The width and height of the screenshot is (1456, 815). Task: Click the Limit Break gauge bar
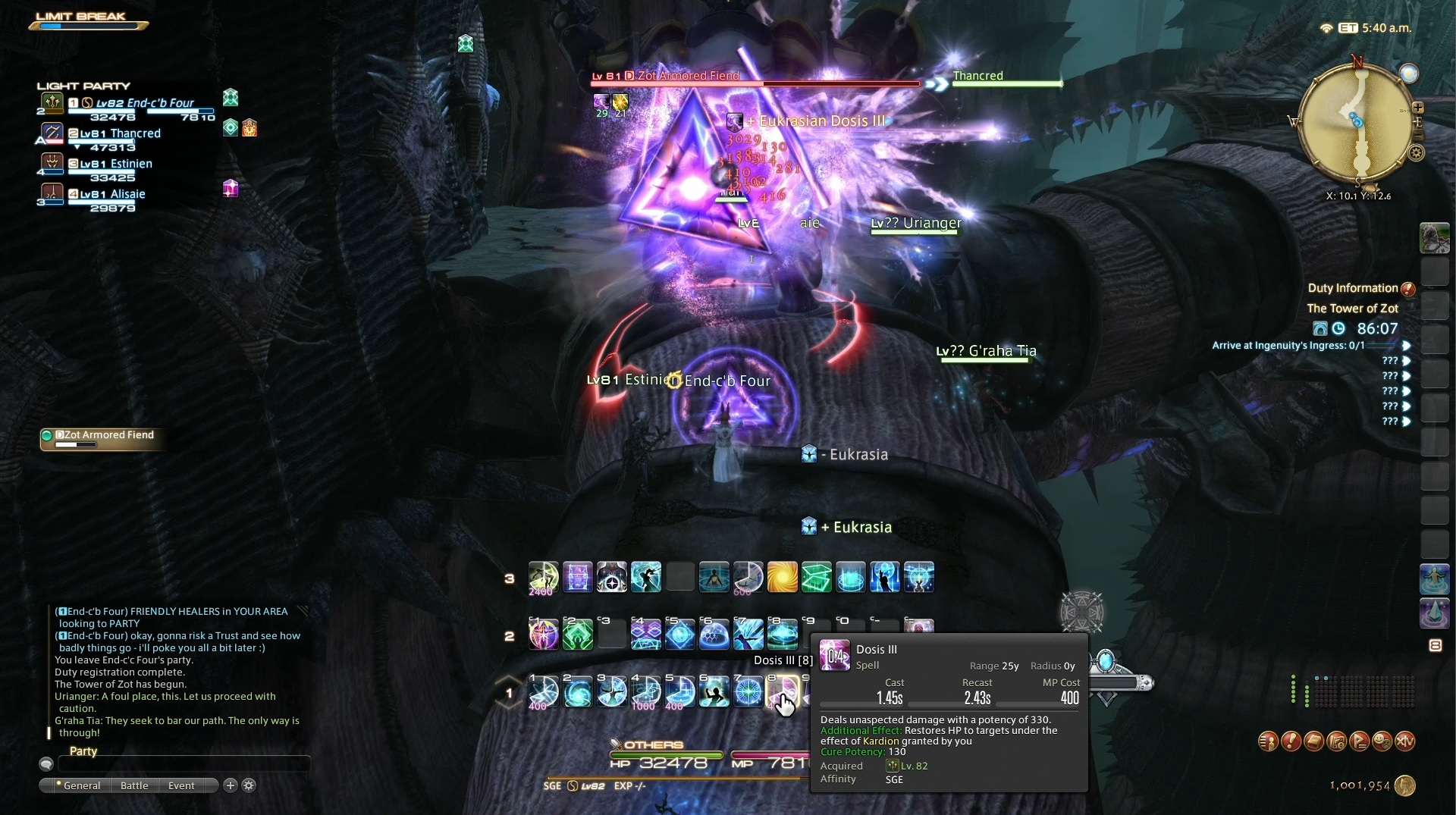pos(87,26)
